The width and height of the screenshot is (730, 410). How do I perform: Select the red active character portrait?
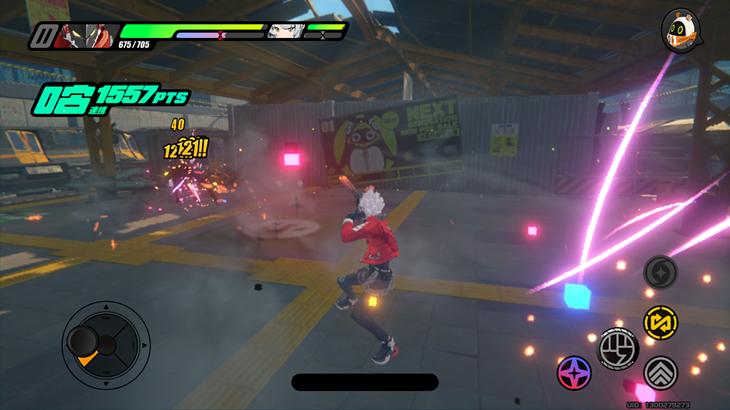(x=84, y=35)
